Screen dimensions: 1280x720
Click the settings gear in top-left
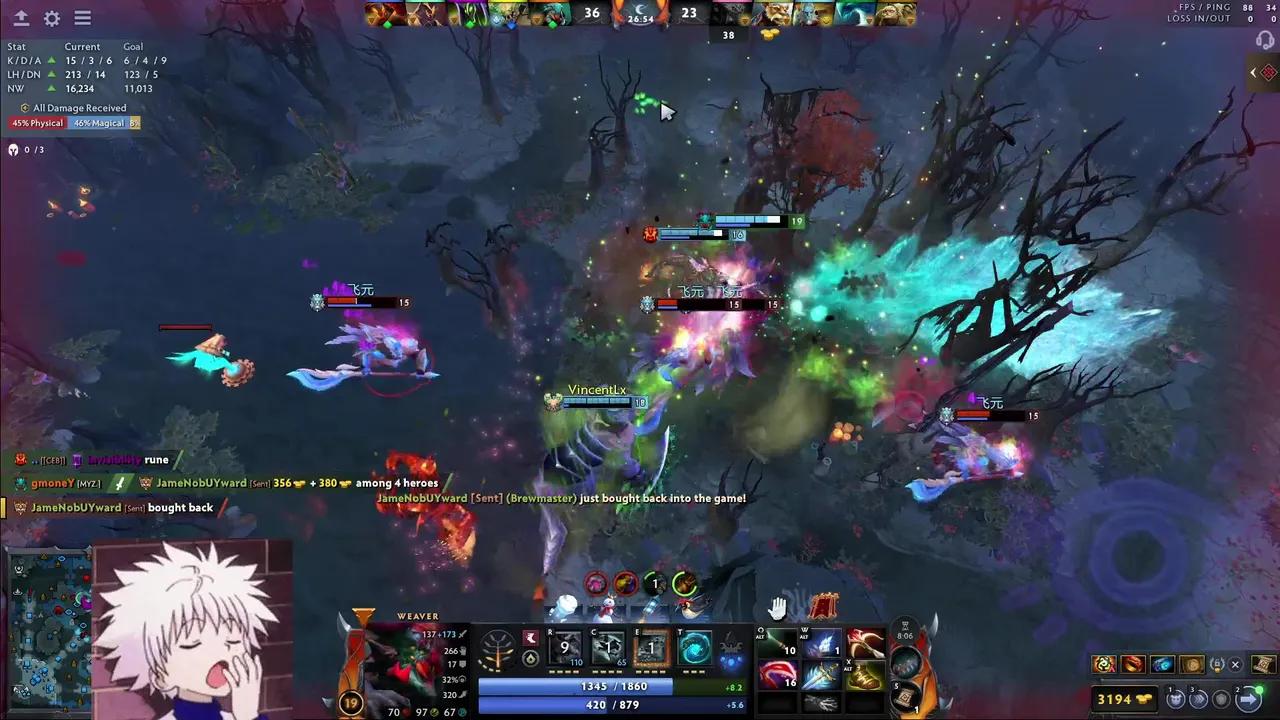click(x=52, y=17)
